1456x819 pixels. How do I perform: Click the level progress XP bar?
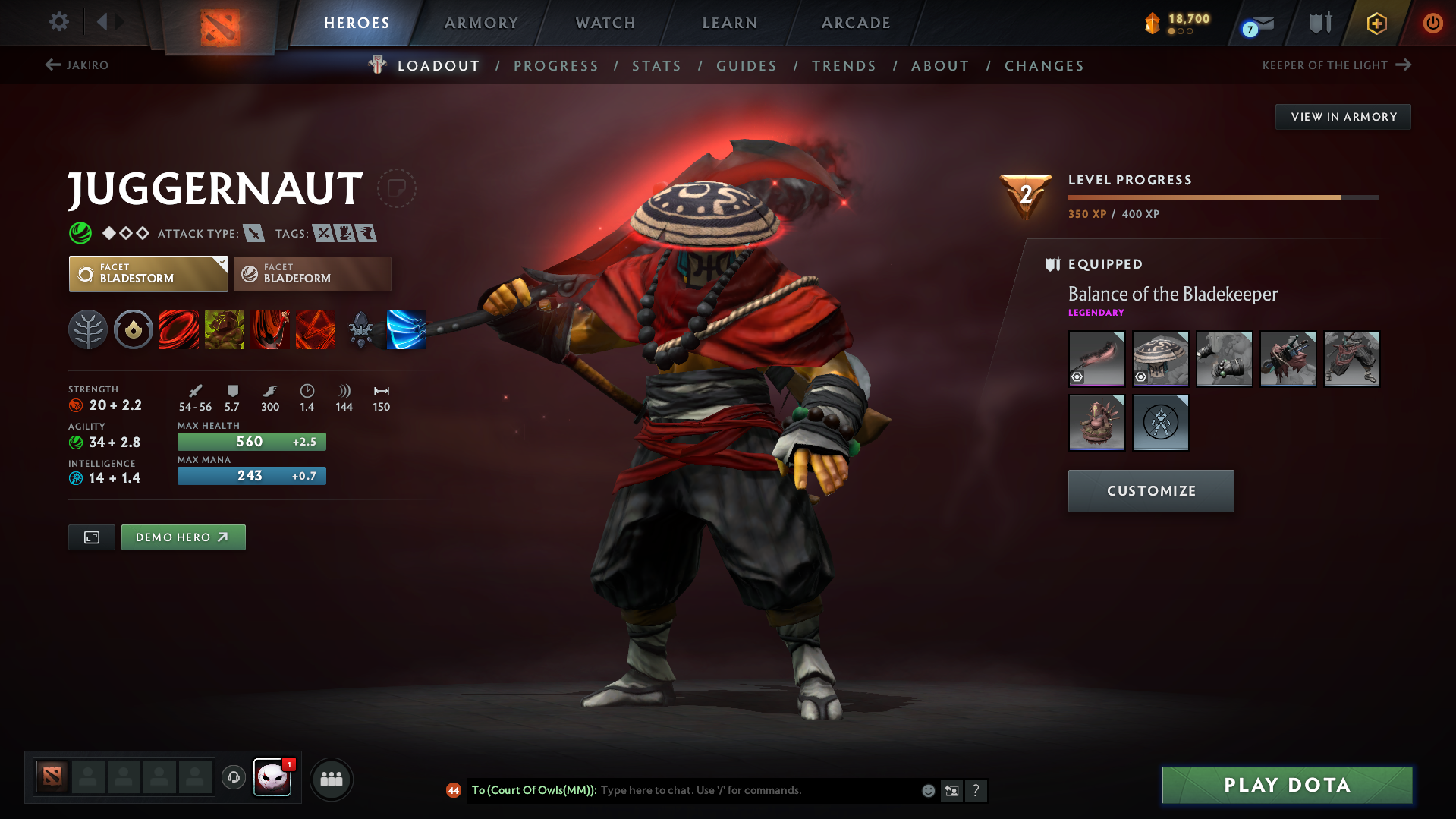click(x=1222, y=197)
